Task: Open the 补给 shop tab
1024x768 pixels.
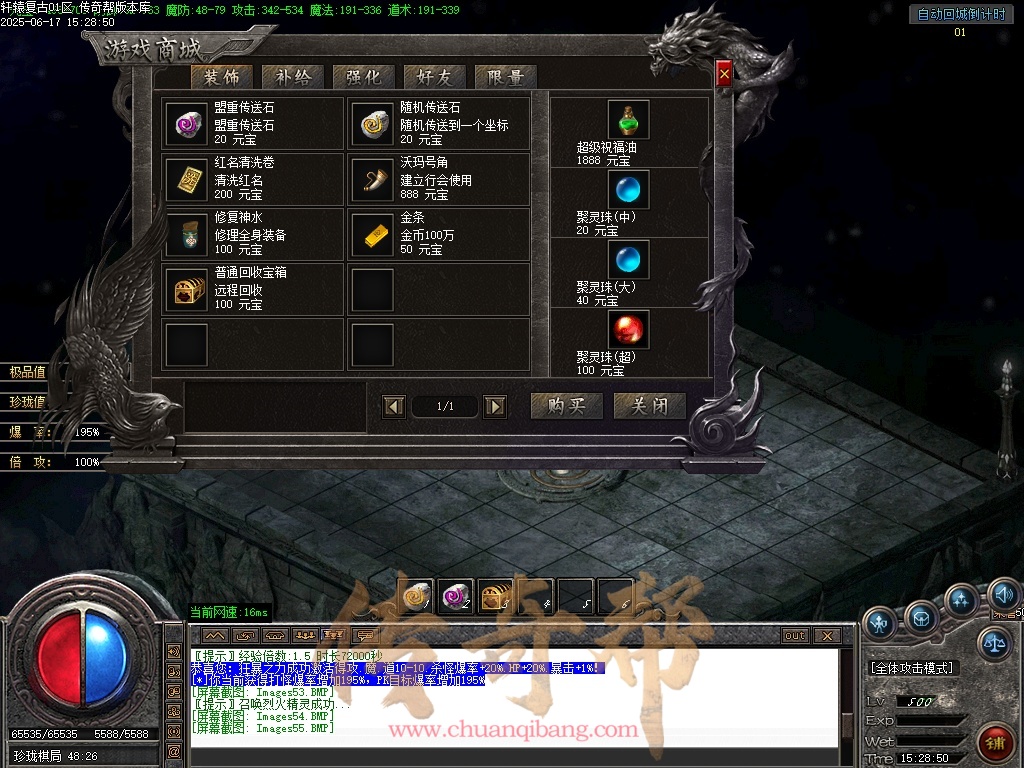Action: click(x=292, y=77)
